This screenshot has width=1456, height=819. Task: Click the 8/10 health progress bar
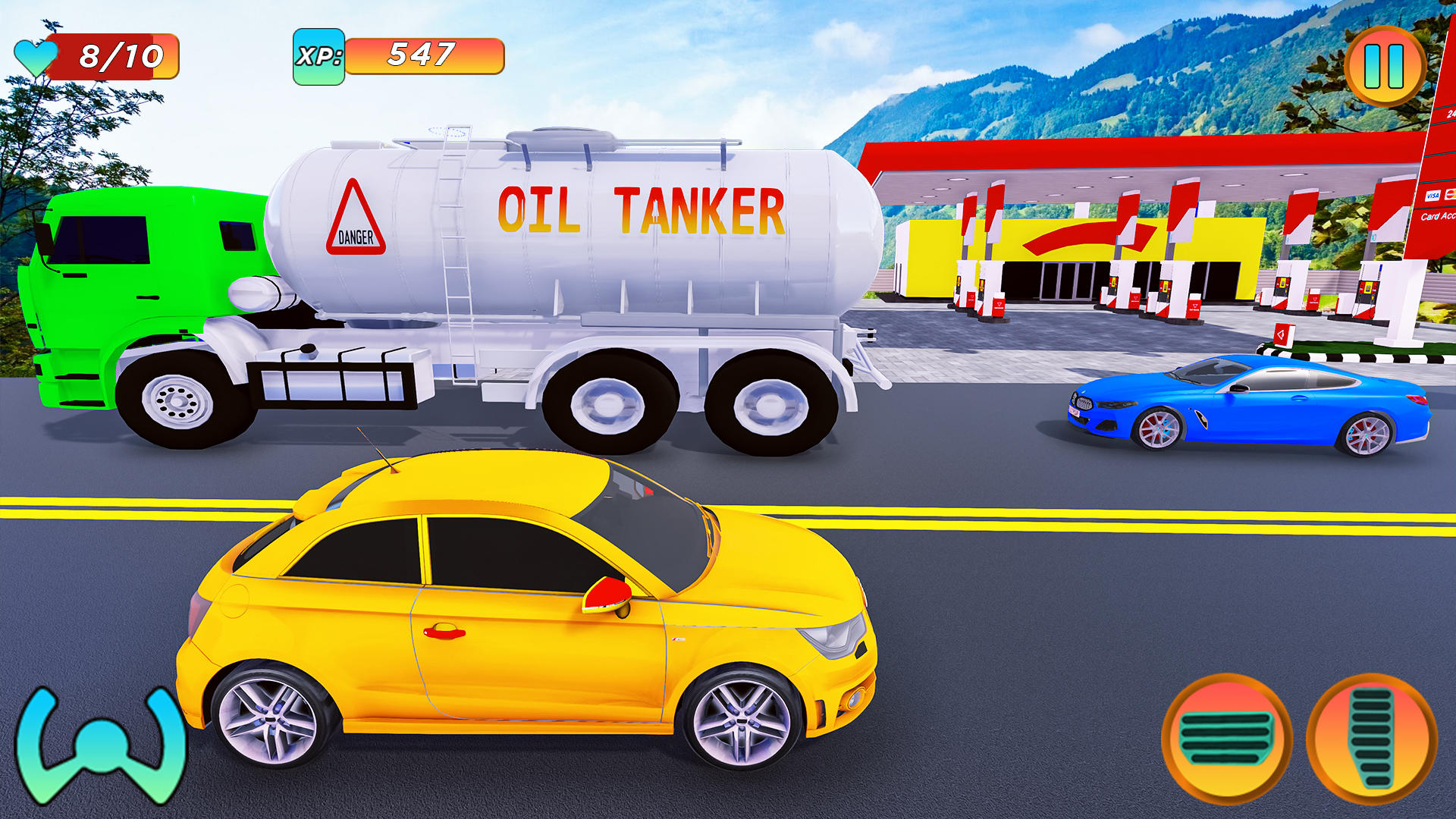pos(121,55)
